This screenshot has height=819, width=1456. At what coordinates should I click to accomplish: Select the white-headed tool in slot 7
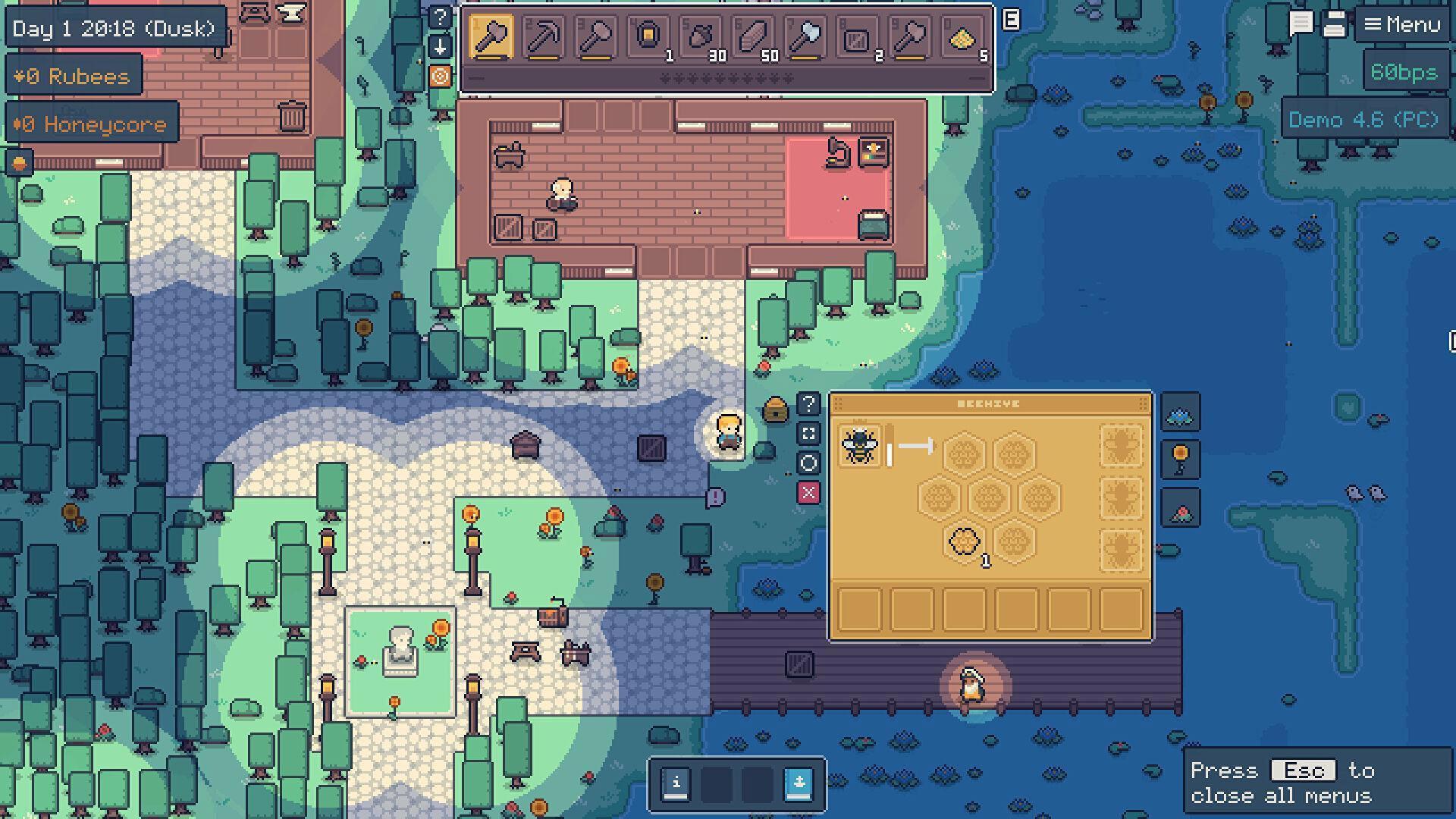pyautogui.click(x=805, y=37)
